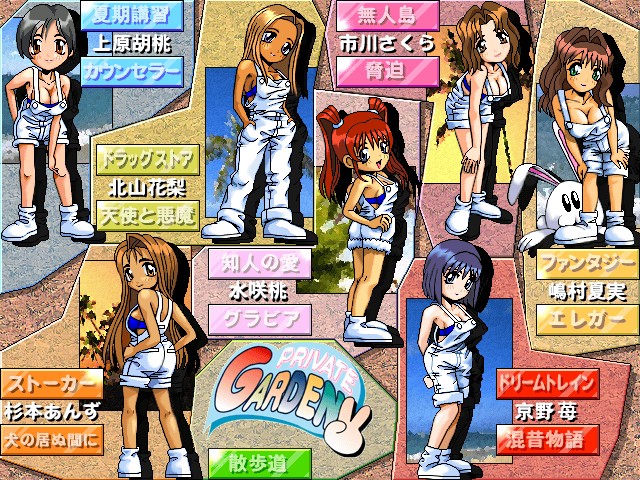Viewport: 640px width, 480px height.
Task: Select the blue 夏期講習 scenario button
Action: coord(131,17)
